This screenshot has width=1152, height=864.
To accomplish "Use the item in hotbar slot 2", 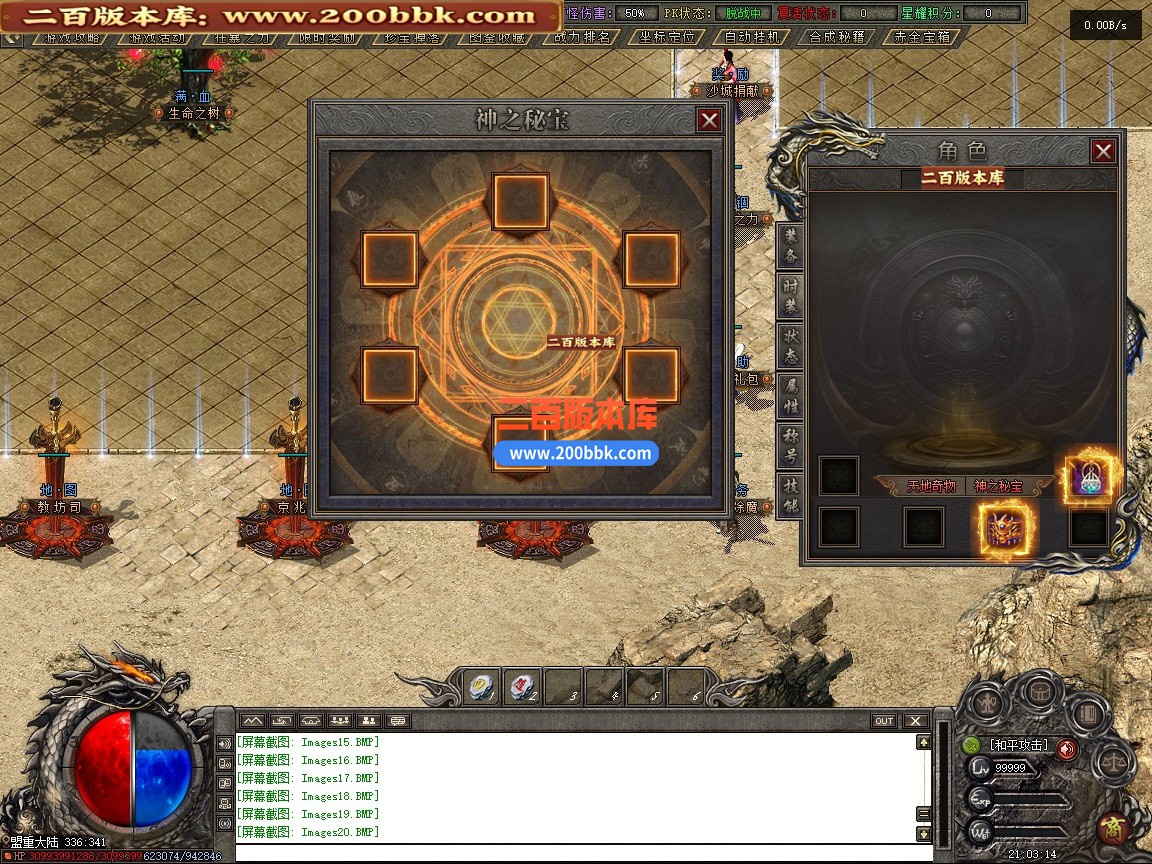I will [x=523, y=686].
